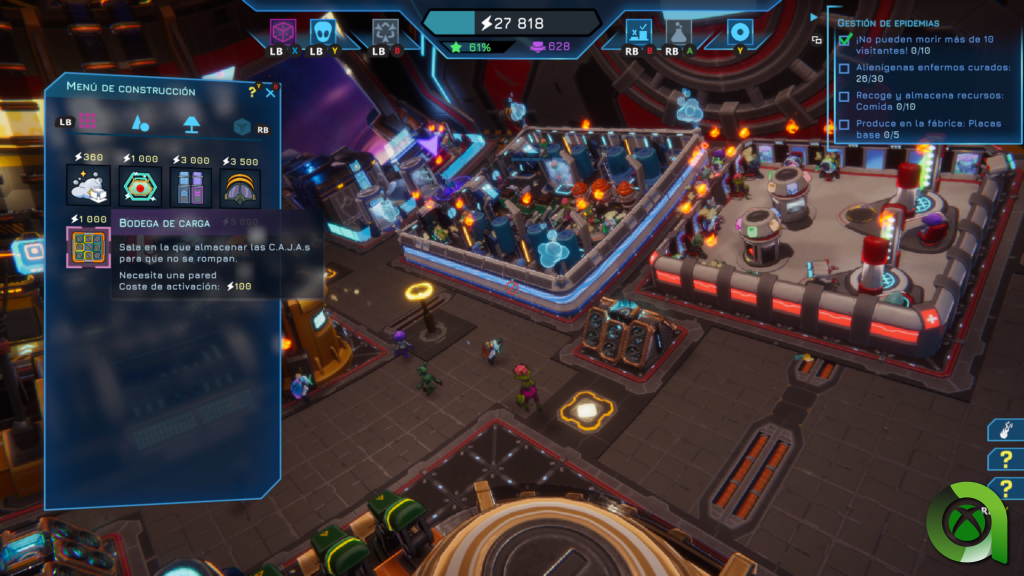1024x576 pixels.
Task: Open the checklist tasks icon in top bar
Action: coord(640,32)
